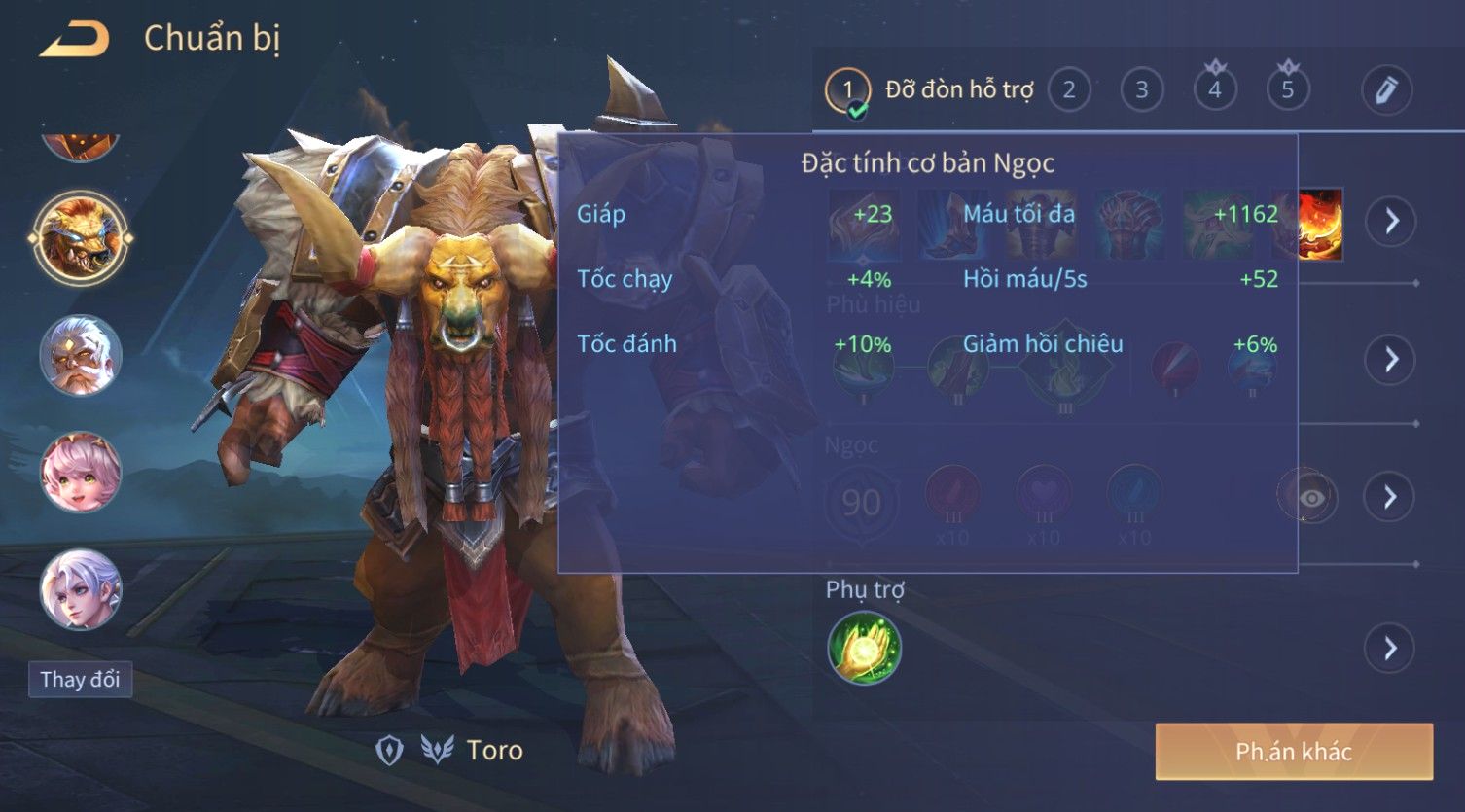Edit the preset name with pencil icon
The height and width of the screenshot is (812, 1465).
pos(1386,90)
